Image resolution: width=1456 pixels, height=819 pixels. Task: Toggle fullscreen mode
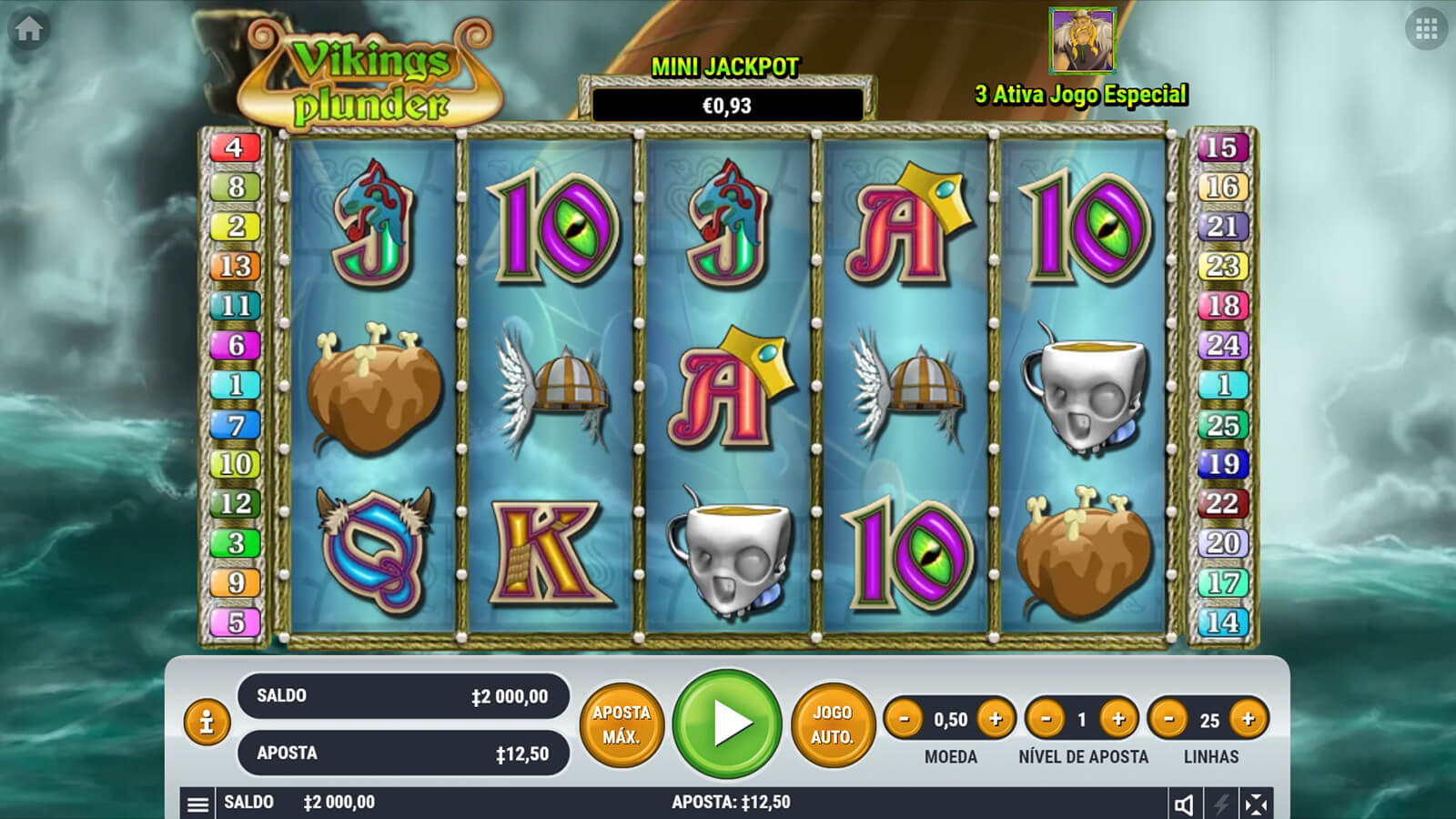point(1256,804)
